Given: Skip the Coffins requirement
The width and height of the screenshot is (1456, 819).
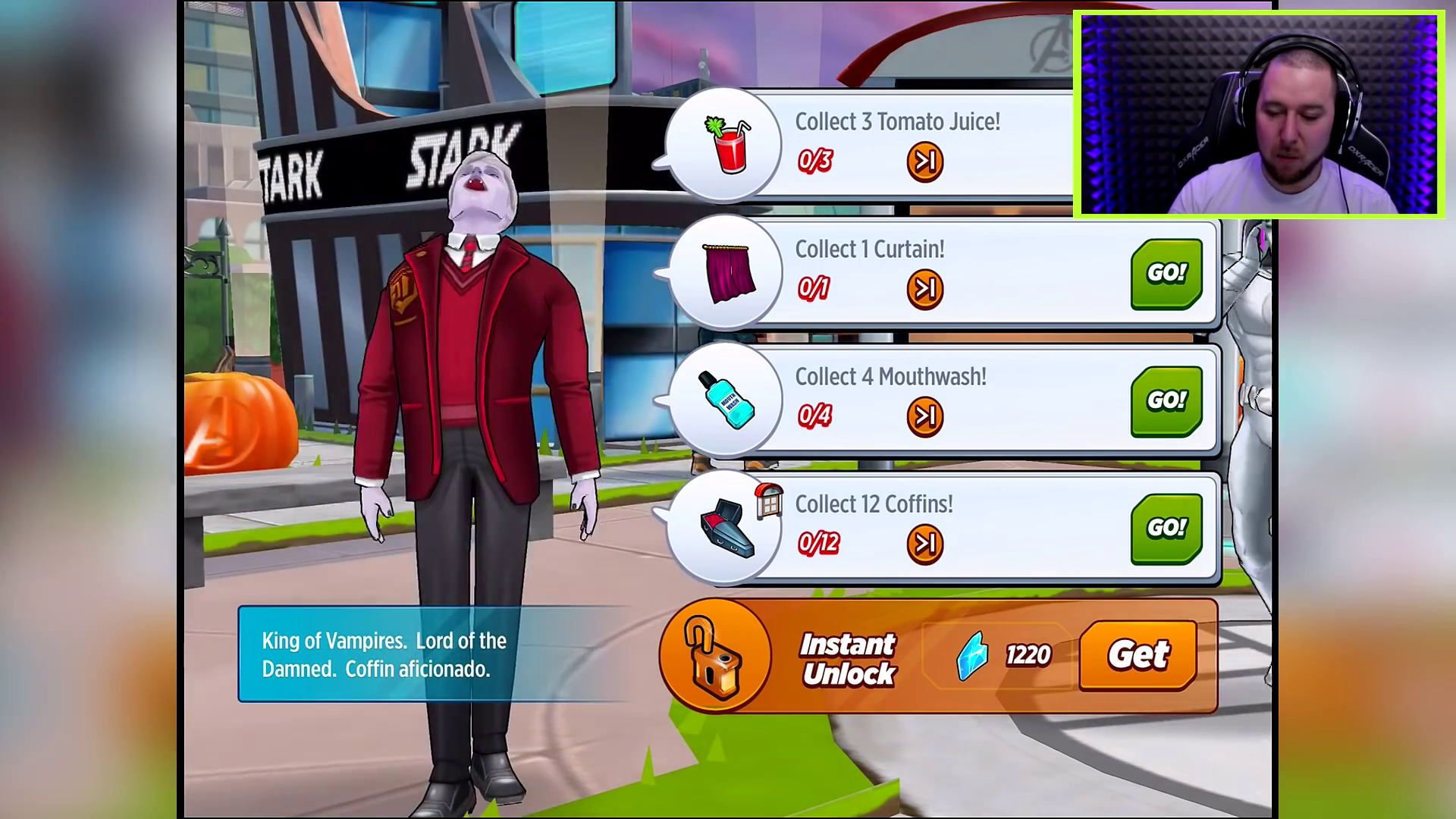Looking at the screenshot, I should 924,544.
